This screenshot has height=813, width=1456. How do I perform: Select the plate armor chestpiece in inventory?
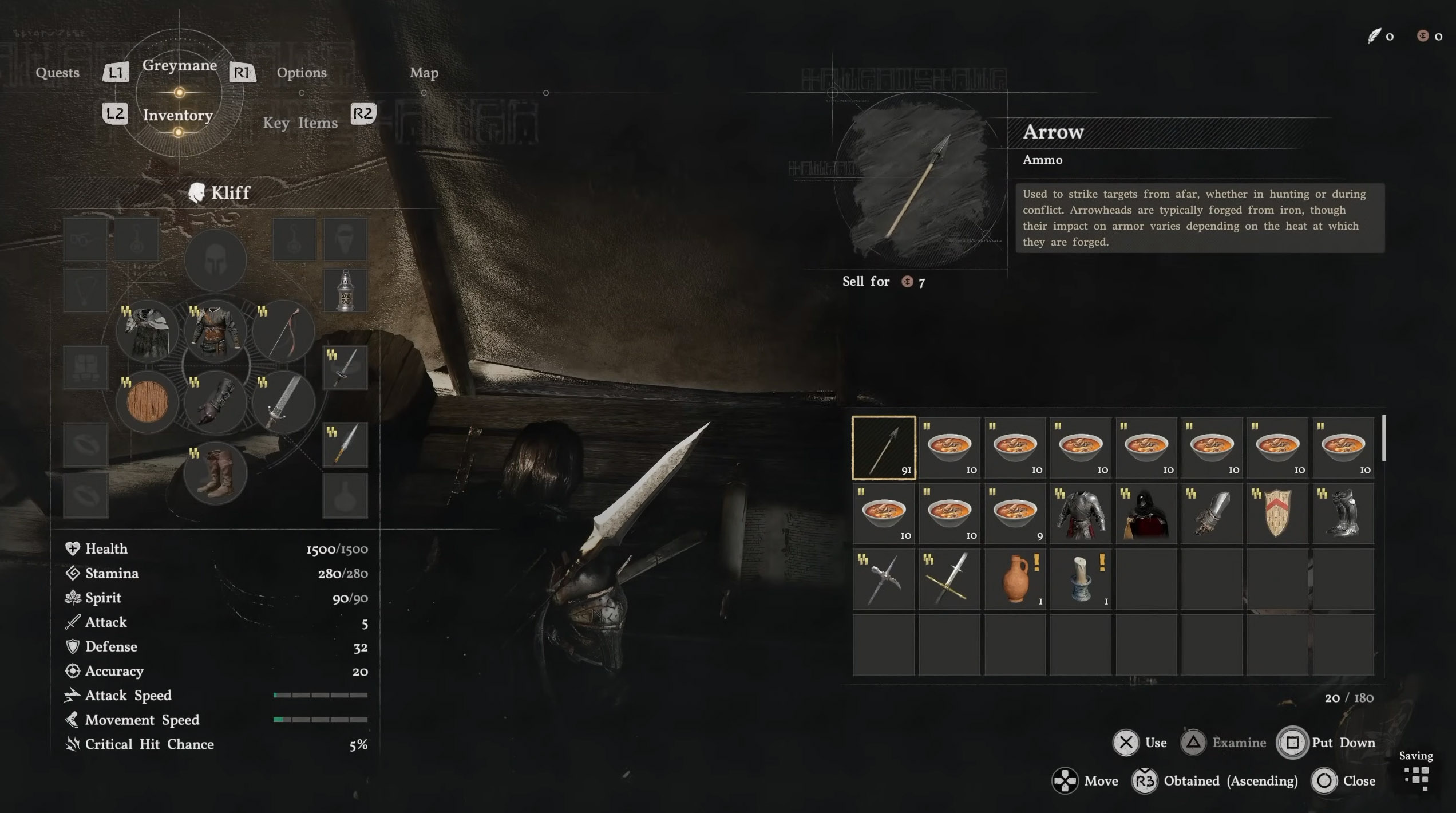[x=1081, y=514]
